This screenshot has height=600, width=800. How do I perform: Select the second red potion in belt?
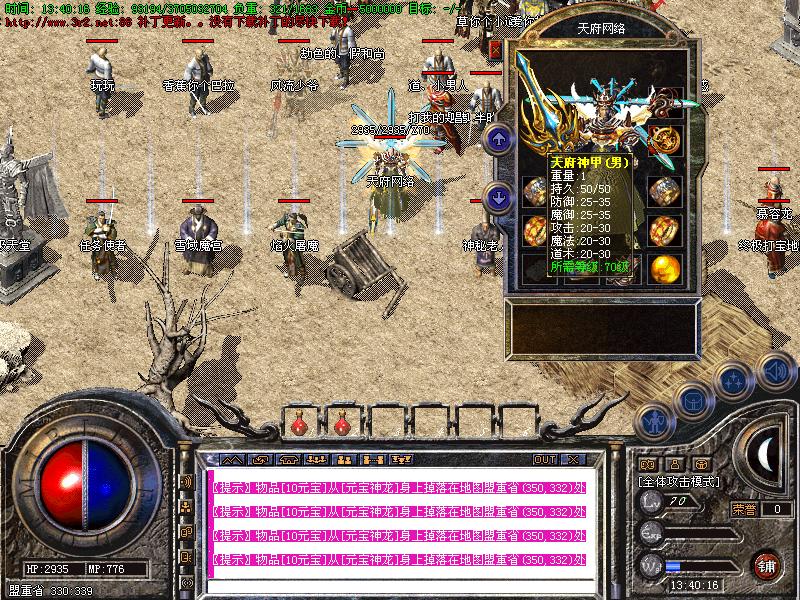point(342,427)
